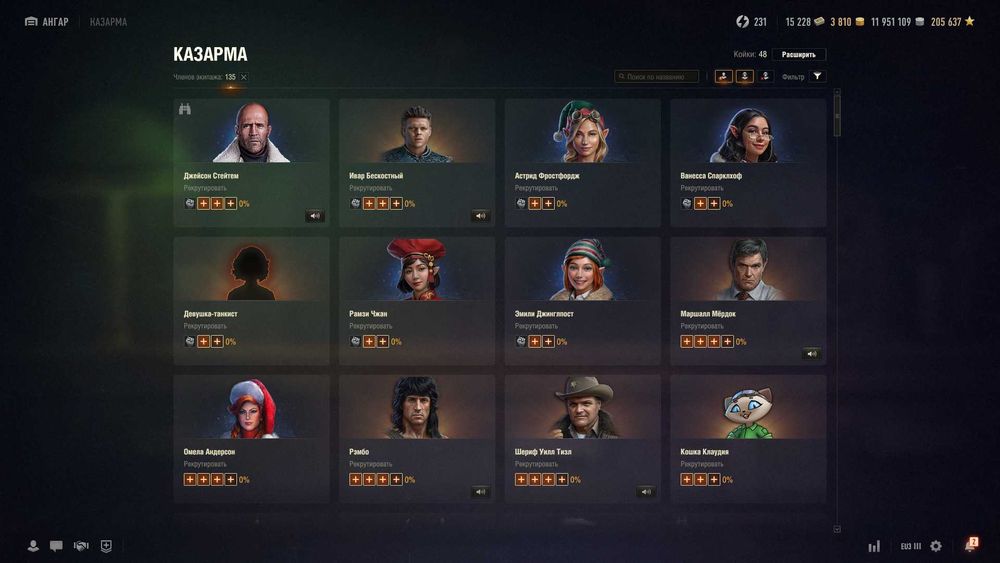1000x563 pixels.
Task: Select Эмили Джинглпост recruit card
Action: pyautogui.click(x=582, y=300)
